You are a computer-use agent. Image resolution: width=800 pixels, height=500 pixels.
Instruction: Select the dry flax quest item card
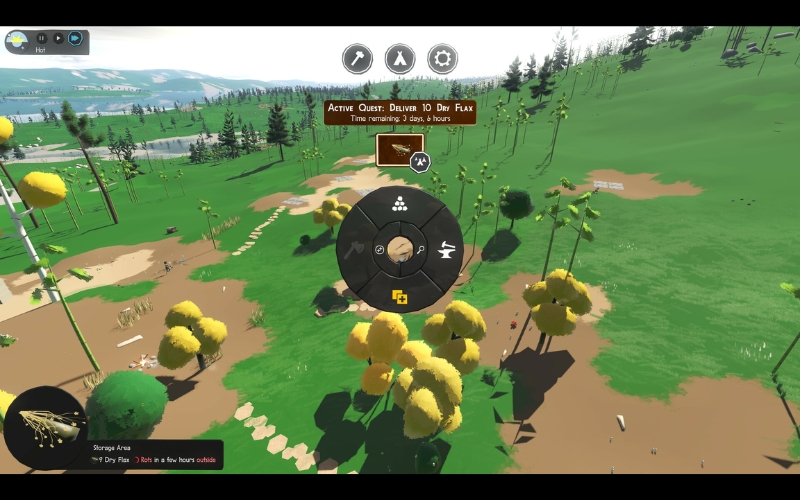tap(399, 150)
